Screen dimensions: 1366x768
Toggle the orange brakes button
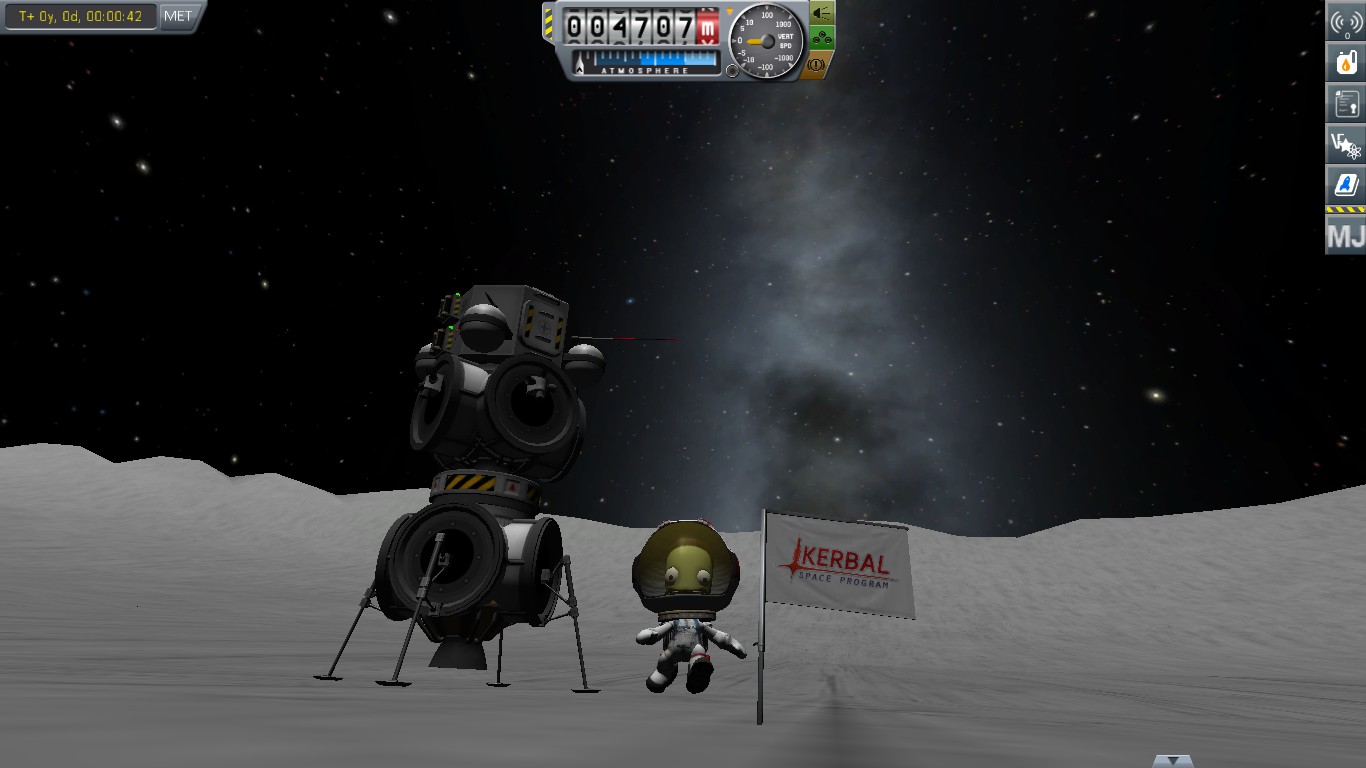pyautogui.click(x=816, y=64)
